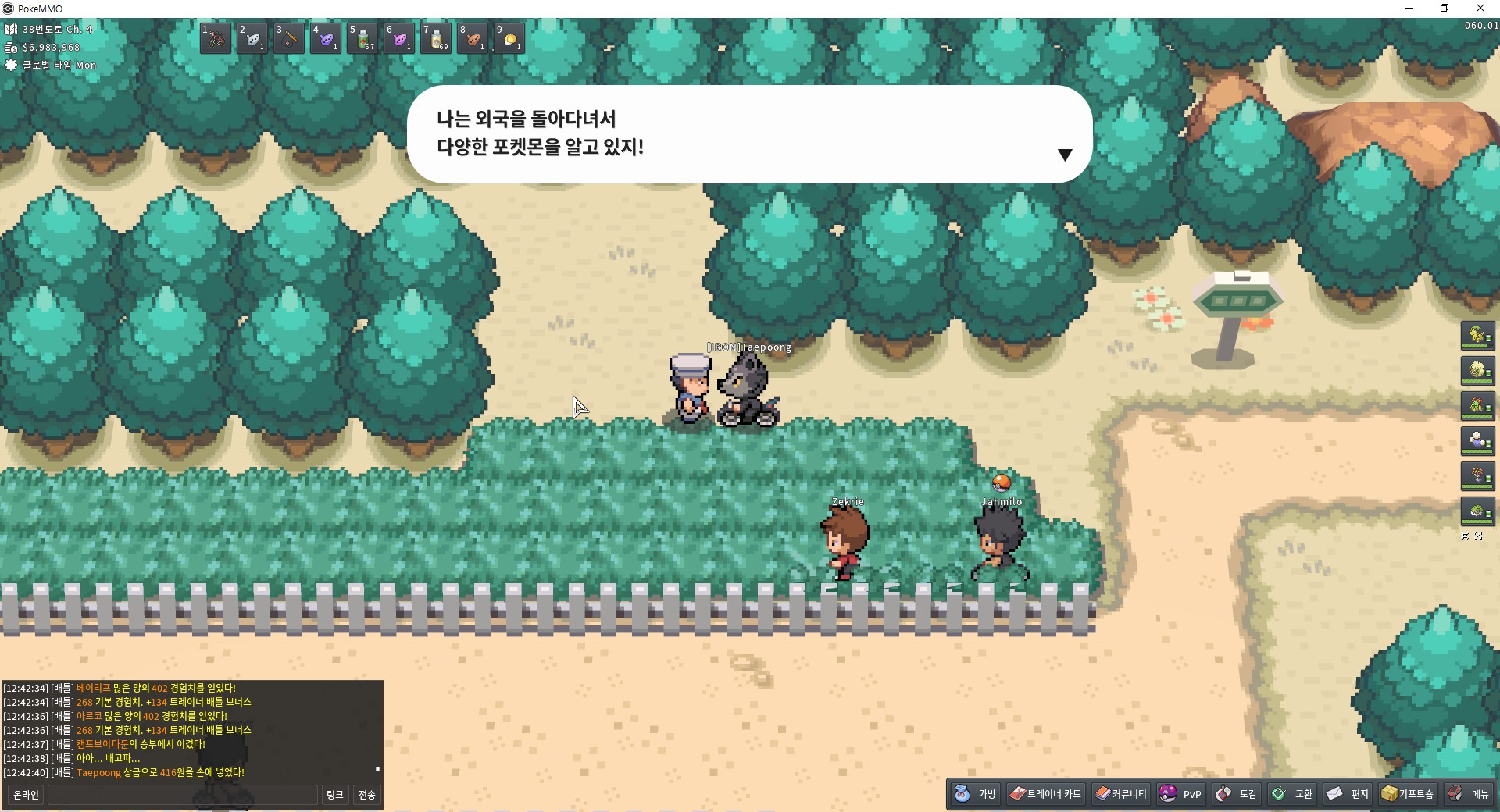Open the 기프트숍 gift shop
Image resolution: width=1500 pixels, height=812 pixels.
click(1408, 794)
